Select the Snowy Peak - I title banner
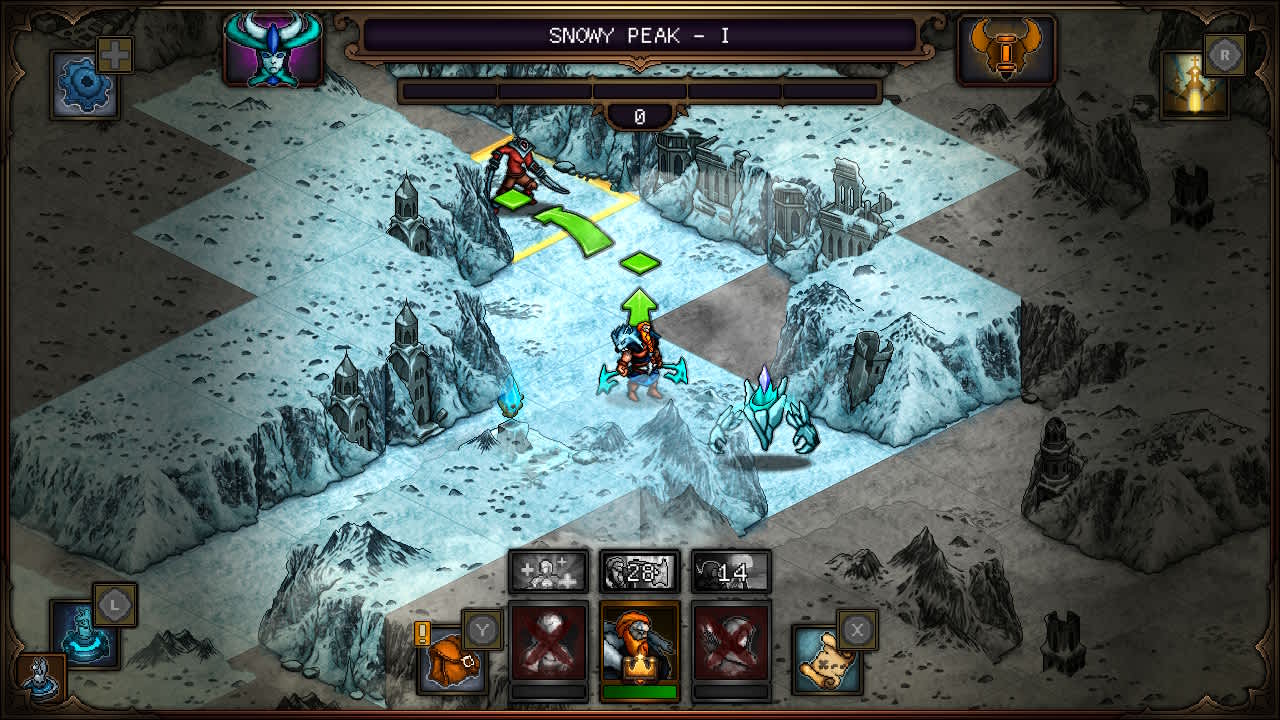 coord(639,33)
